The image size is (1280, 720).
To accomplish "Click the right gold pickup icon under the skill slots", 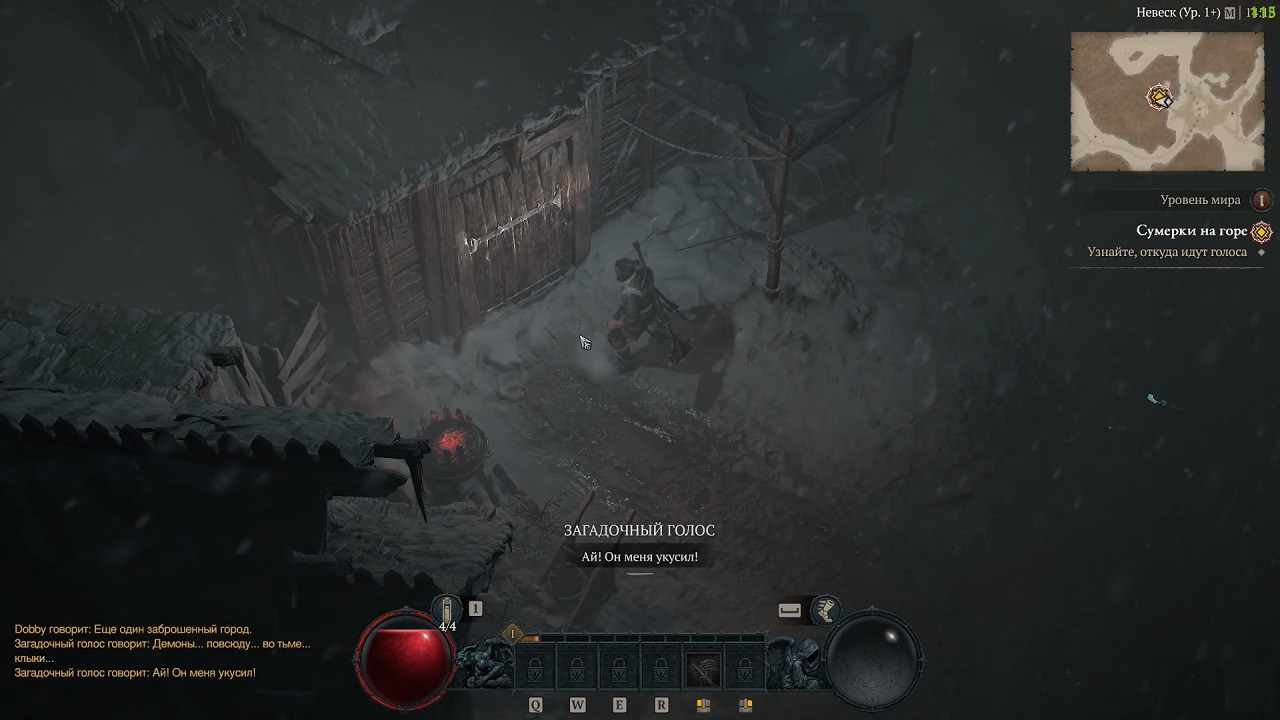I will point(745,705).
